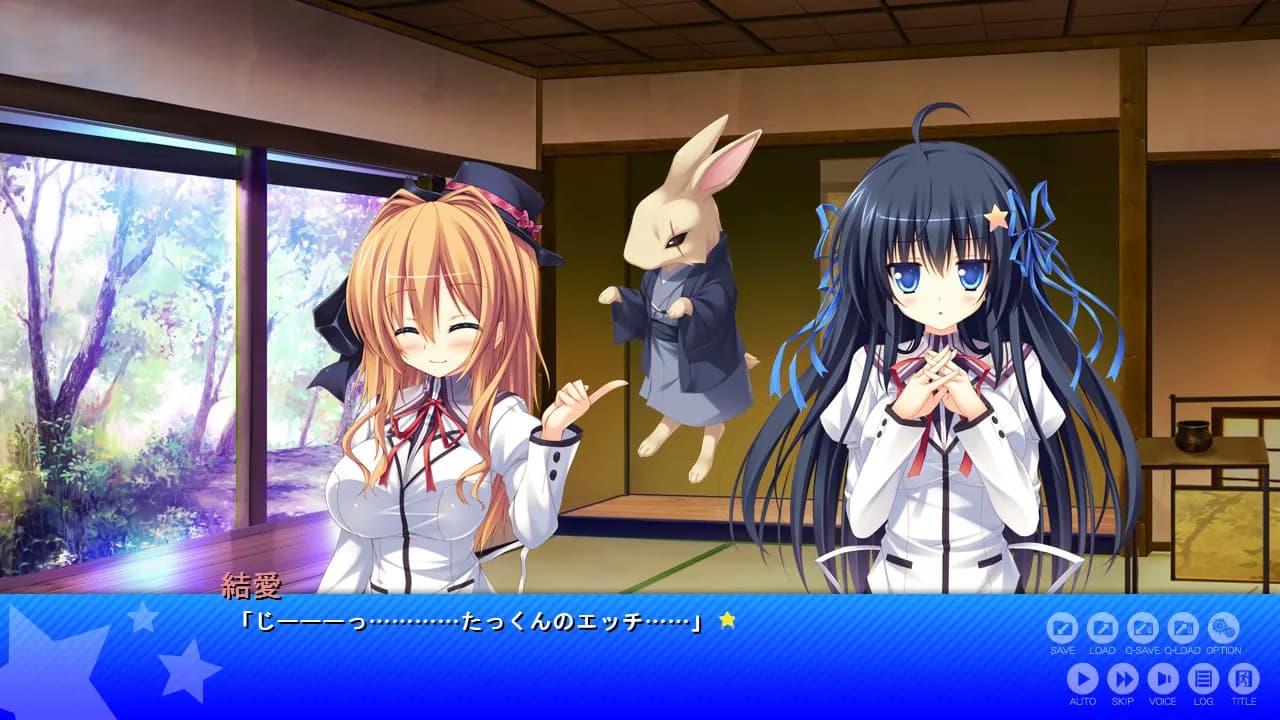The image size is (1280, 720).
Task: Open settings via the OPTION gears icon
Action: click(1223, 628)
